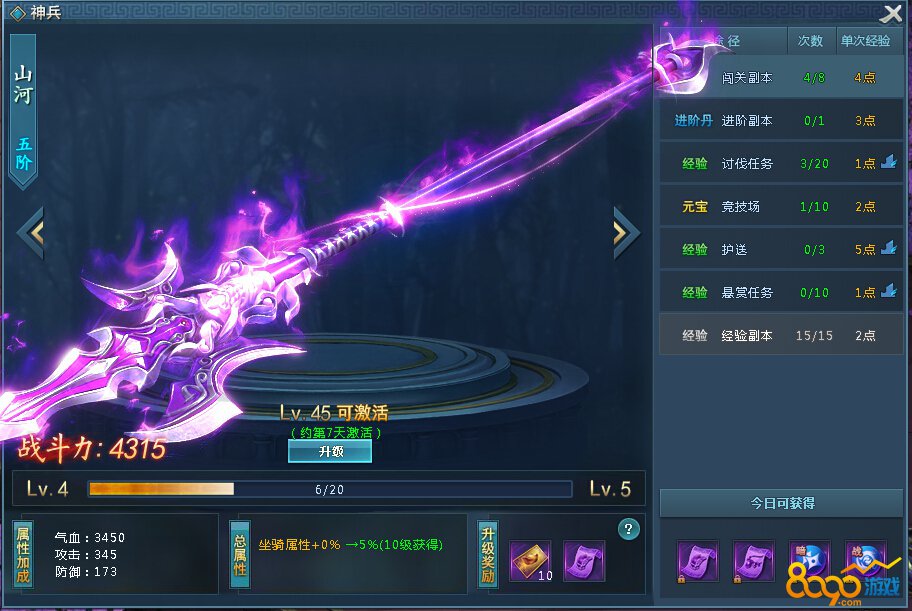This screenshot has width=912, height=611.
Task: Select the gold ingot reward with 10
Action: click(x=530, y=560)
